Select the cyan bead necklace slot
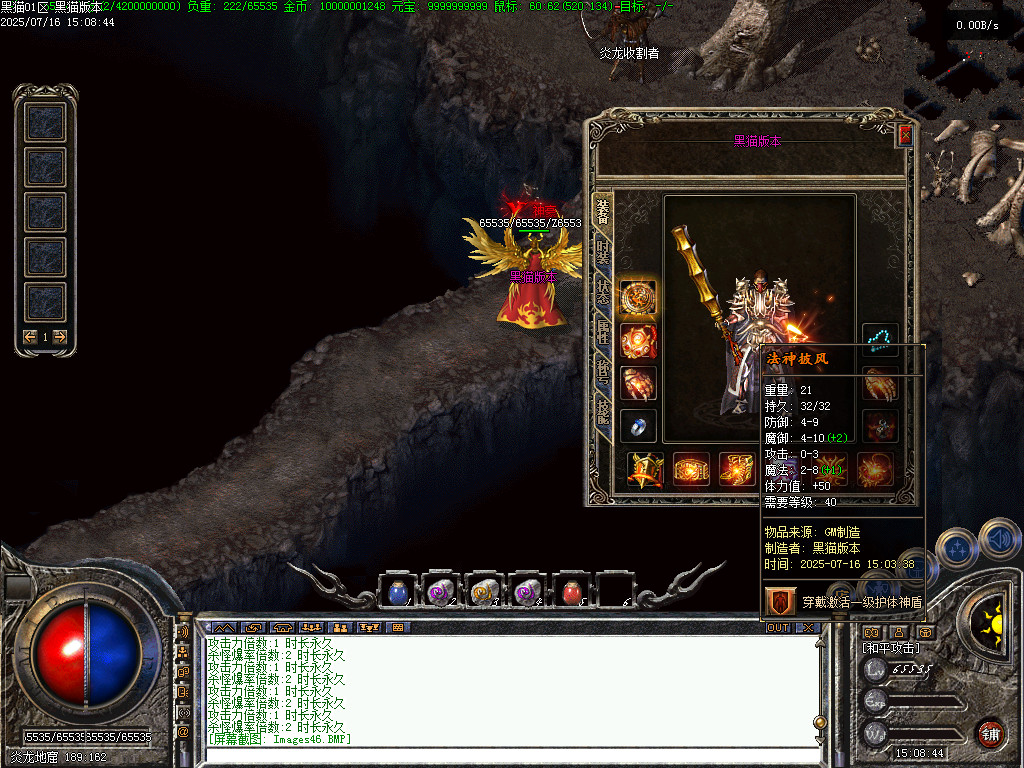The width and height of the screenshot is (1024, 768). pos(880,341)
